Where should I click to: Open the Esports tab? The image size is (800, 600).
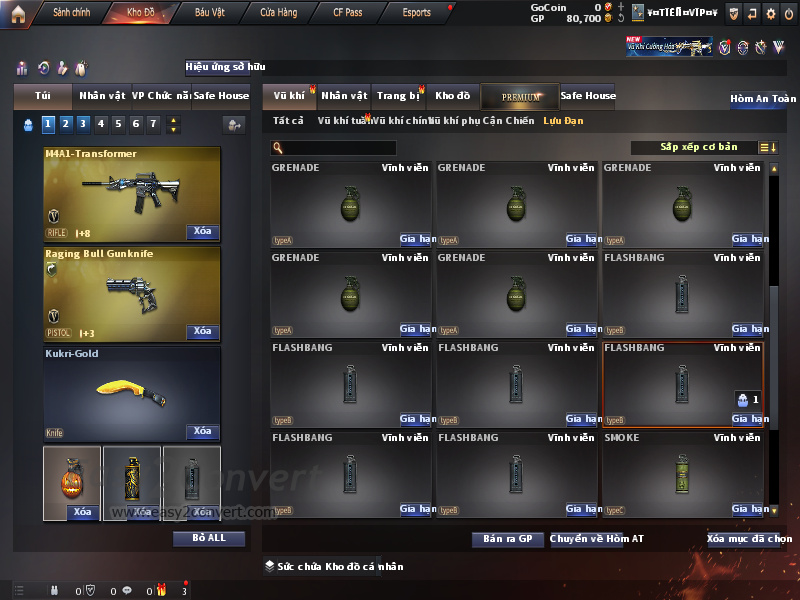(416, 13)
